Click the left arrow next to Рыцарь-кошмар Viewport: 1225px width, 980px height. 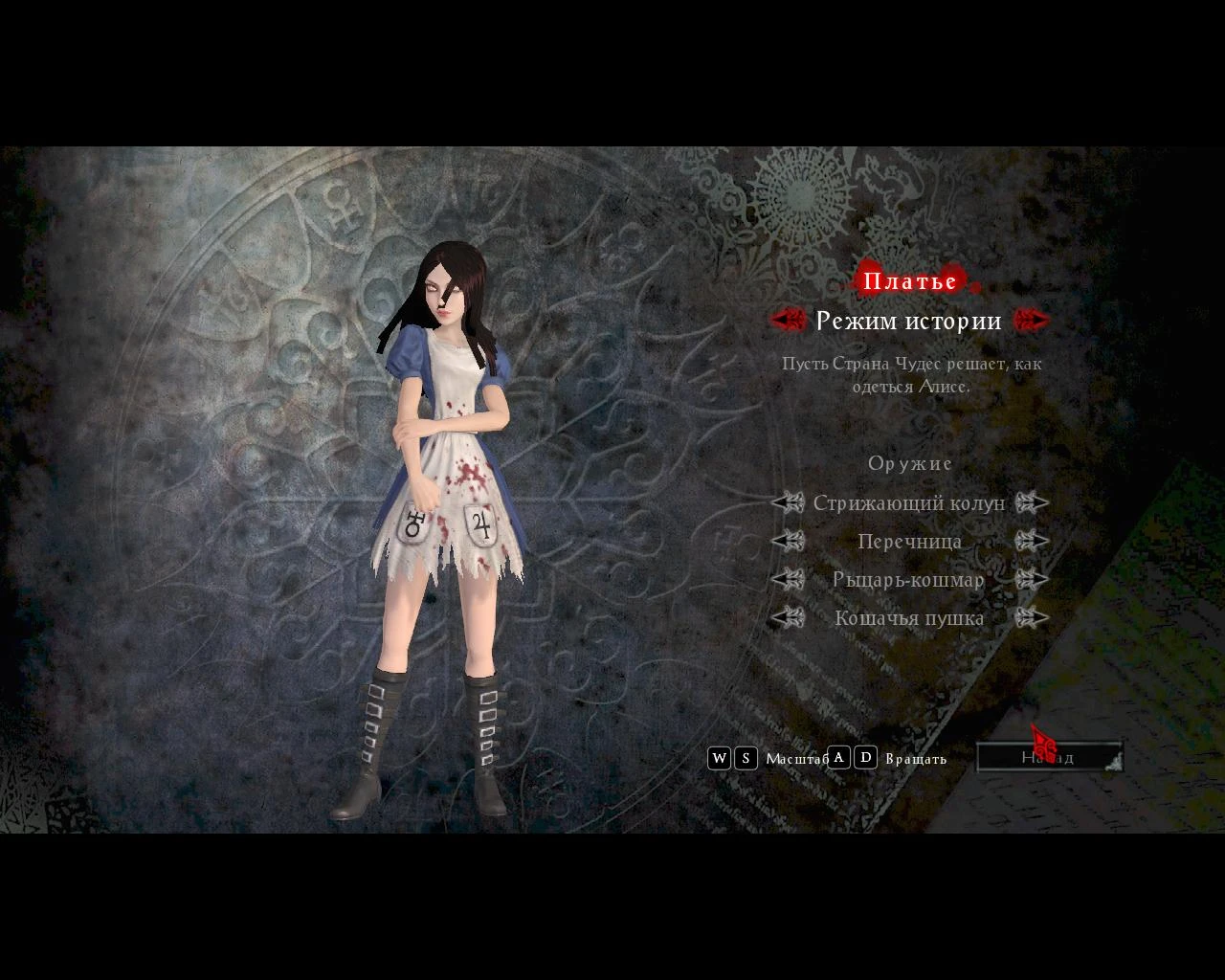[787, 579]
